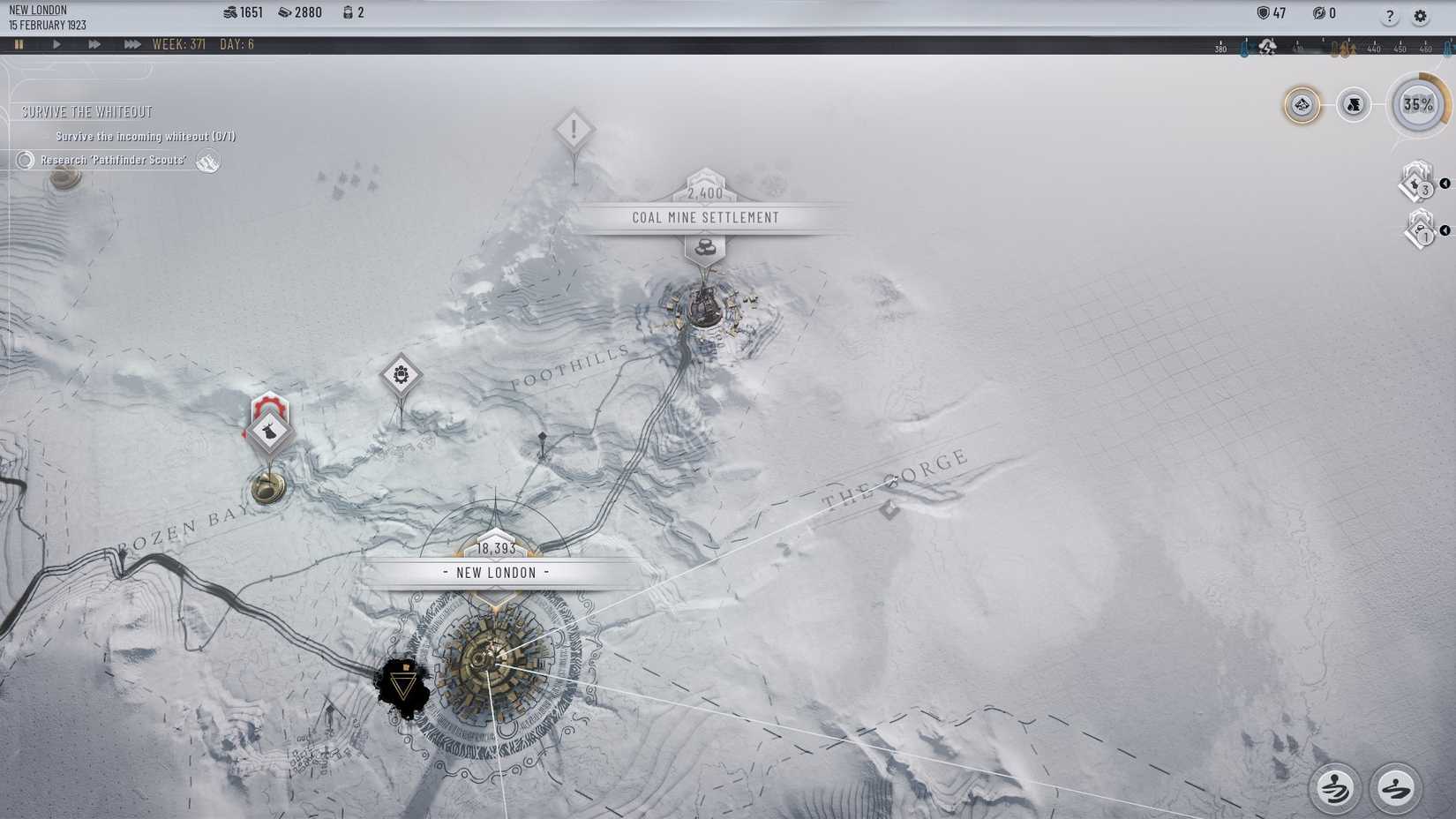Expand the team slot showing 3 available

[1417, 186]
